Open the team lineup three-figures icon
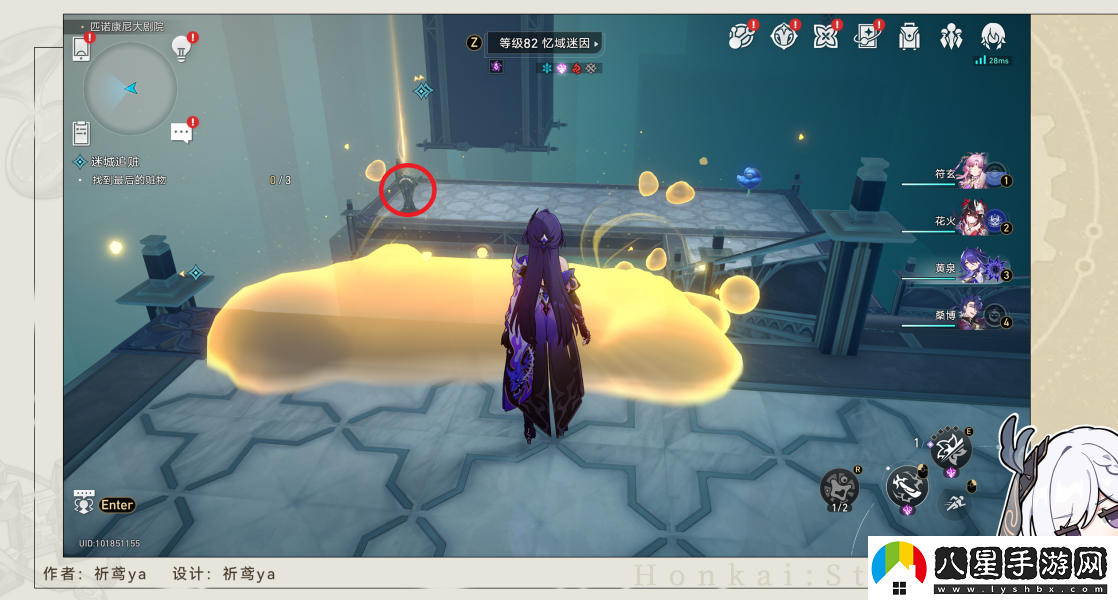 point(950,37)
